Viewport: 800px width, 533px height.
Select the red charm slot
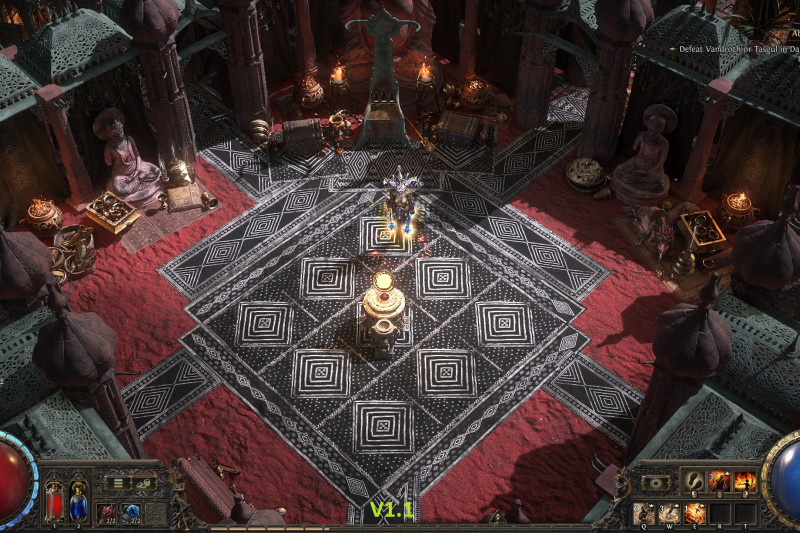click(x=107, y=513)
